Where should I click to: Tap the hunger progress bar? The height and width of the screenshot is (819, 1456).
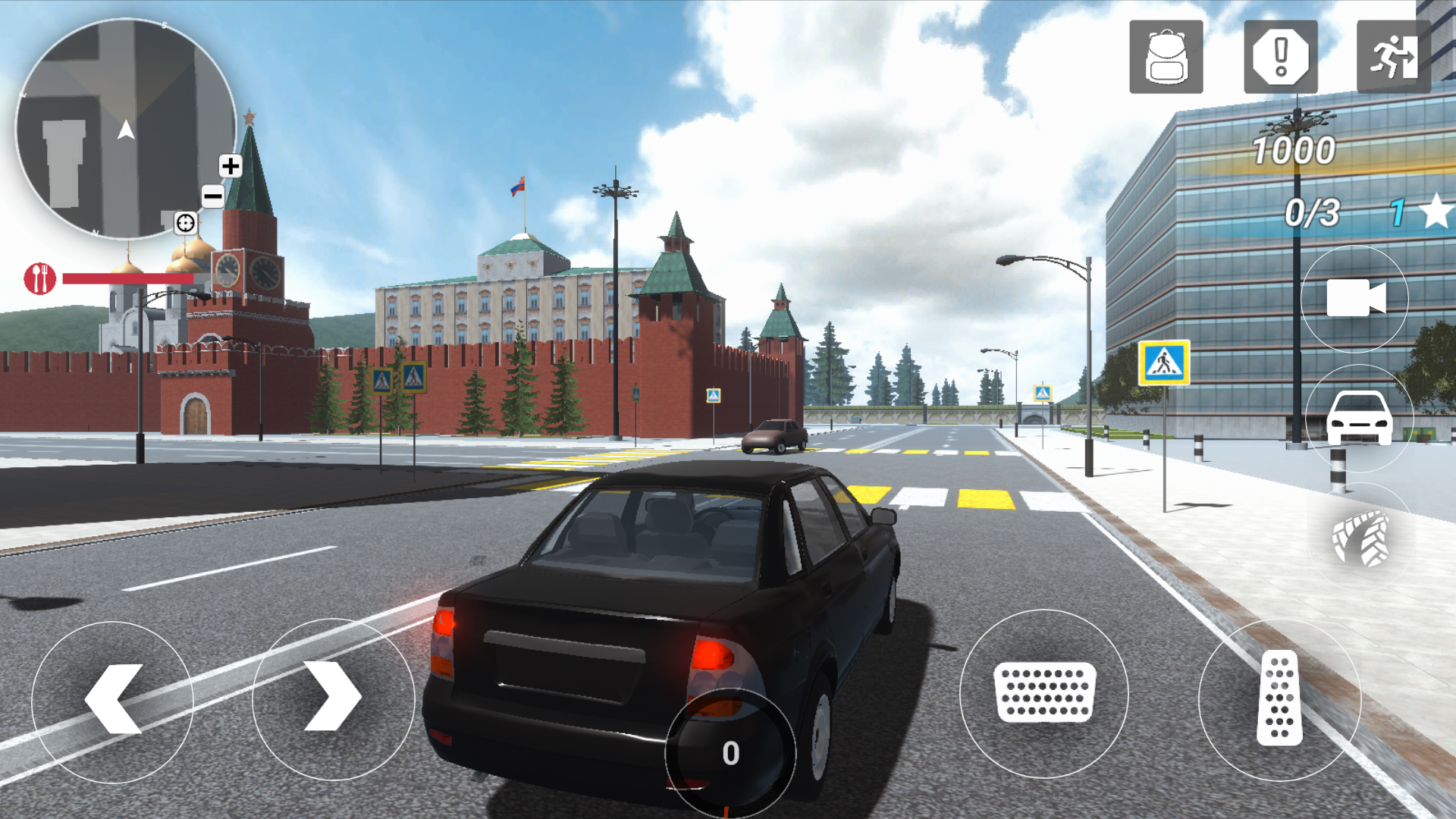pyautogui.click(x=129, y=278)
